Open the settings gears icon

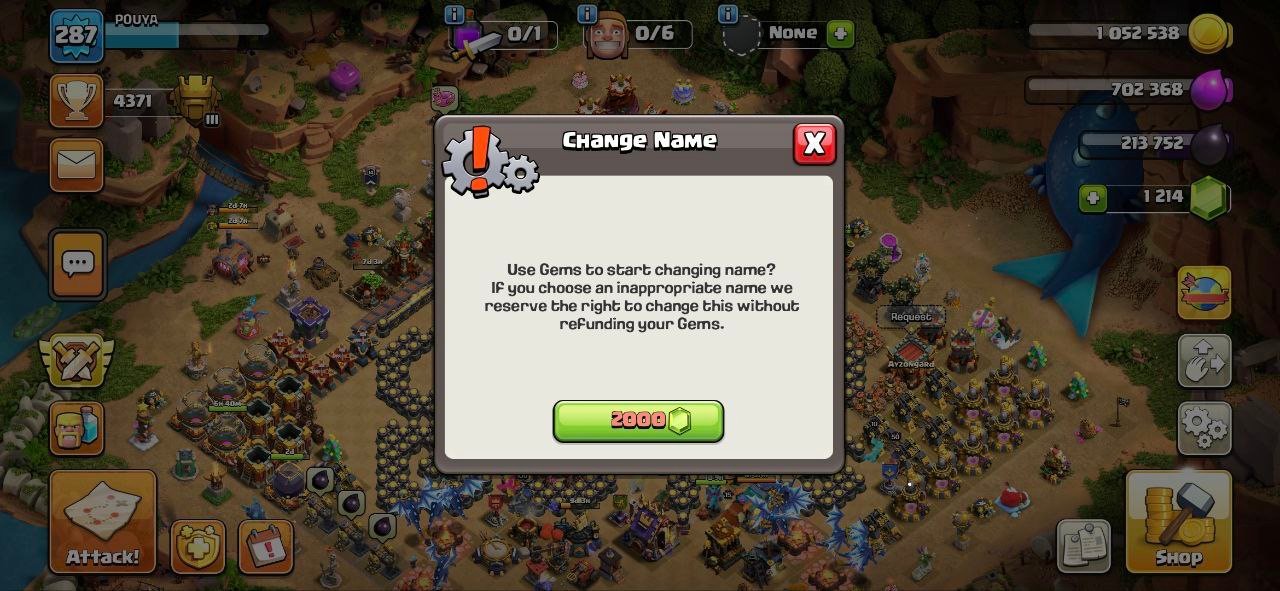click(x=1204, y=428)
